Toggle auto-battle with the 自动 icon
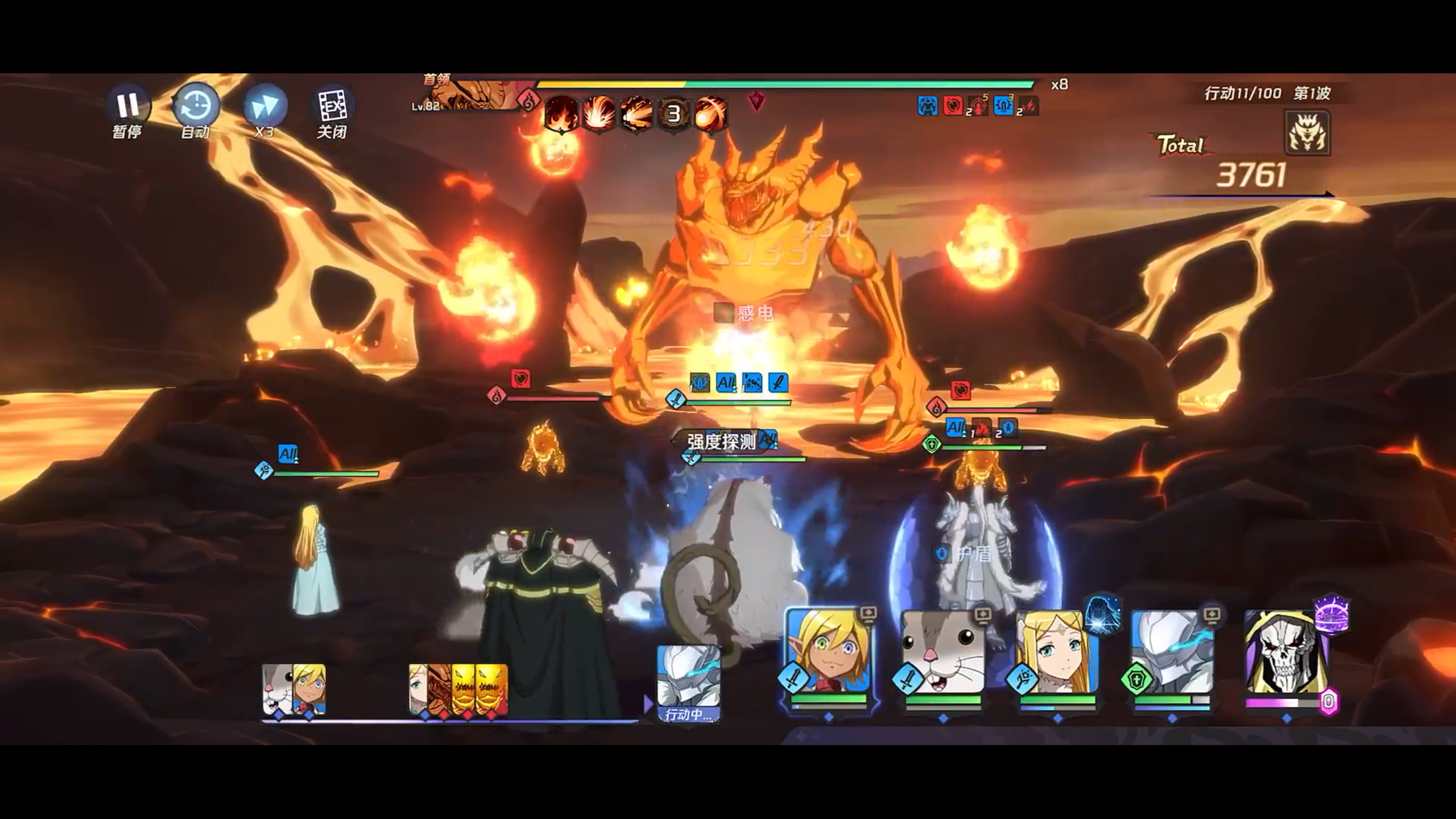 coord(196,105)
